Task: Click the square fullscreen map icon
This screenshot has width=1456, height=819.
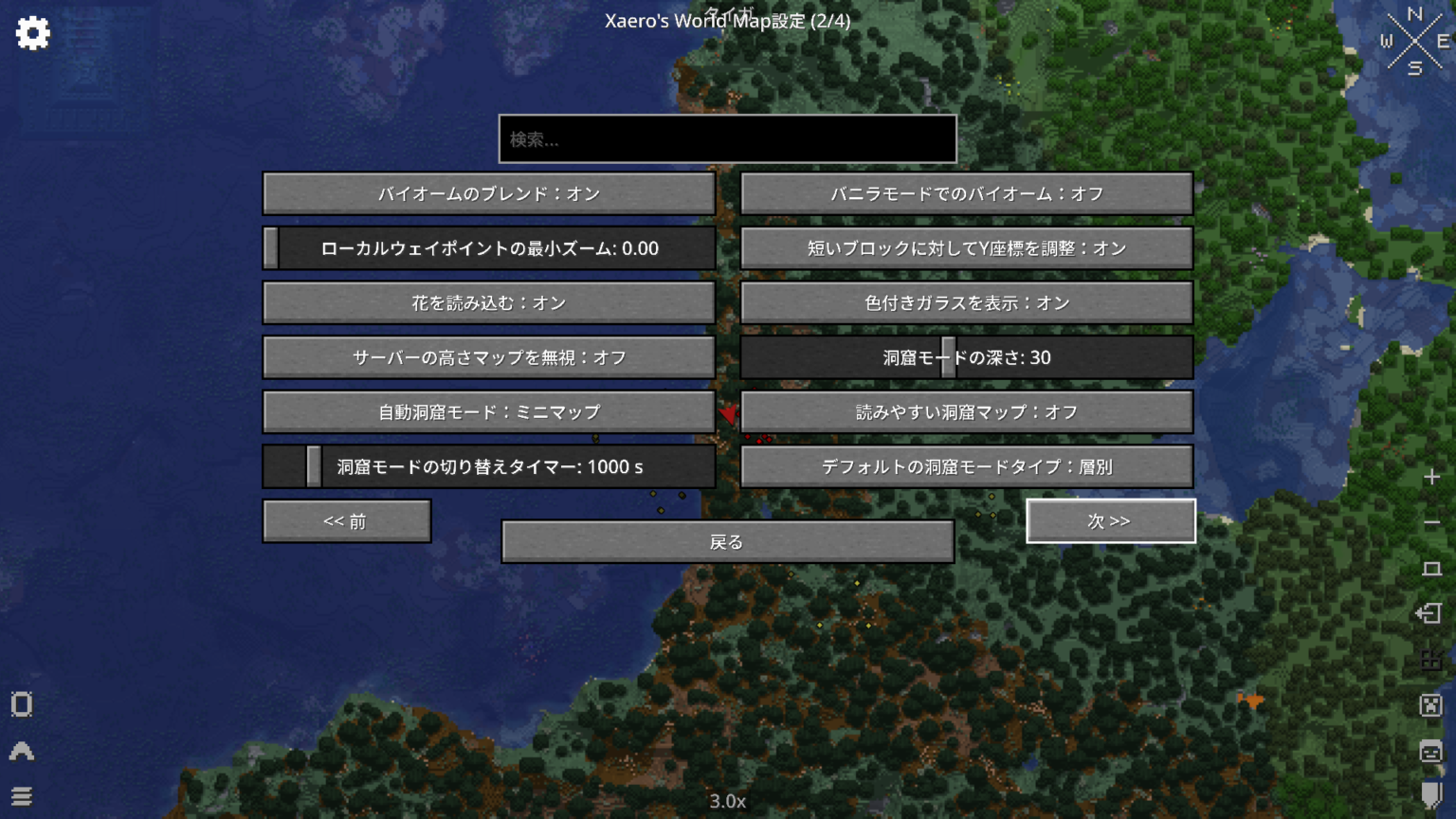Action: pyautogui.click(x=1429, y=567)
